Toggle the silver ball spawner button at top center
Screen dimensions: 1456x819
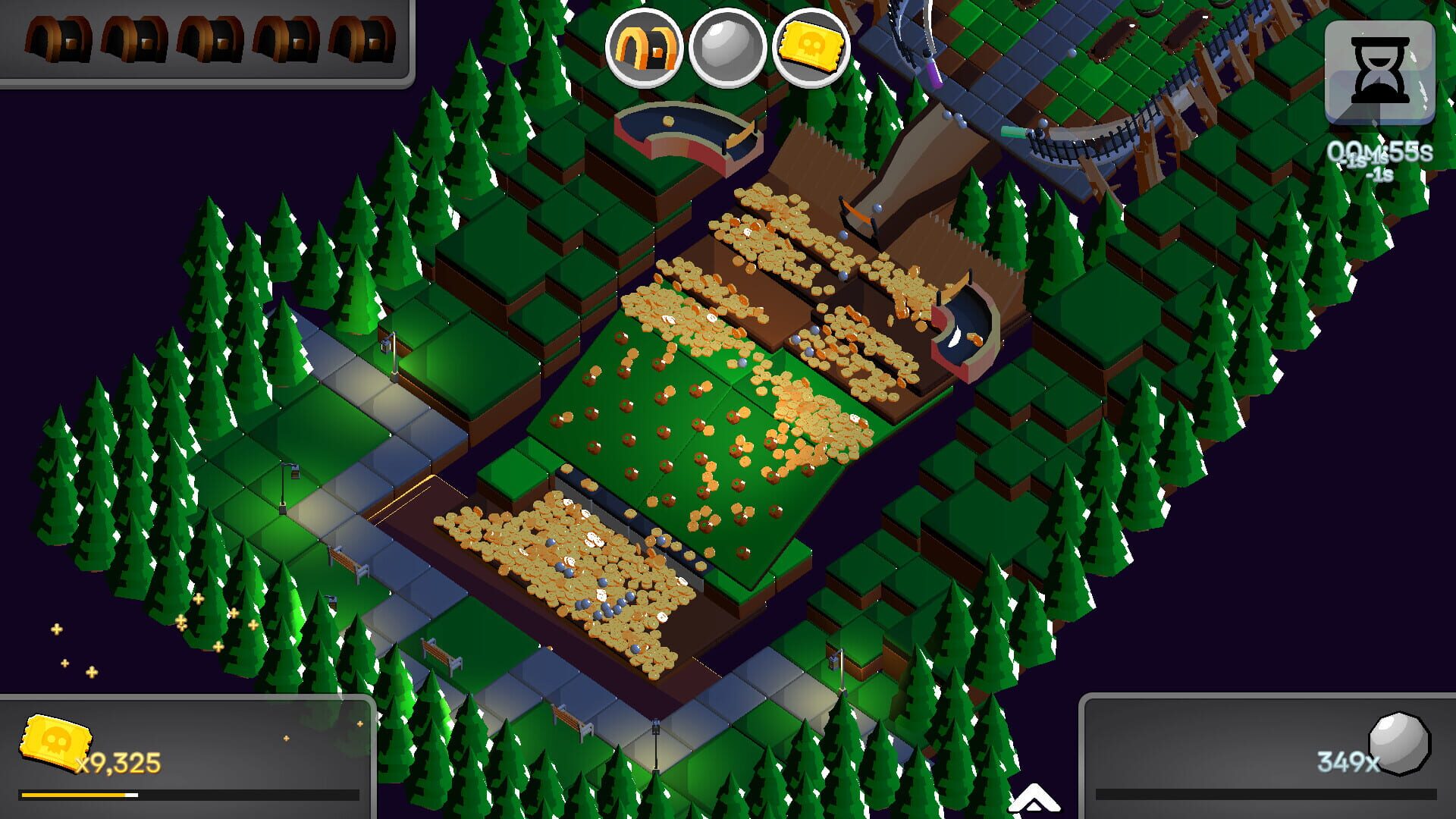click(726, 49)
